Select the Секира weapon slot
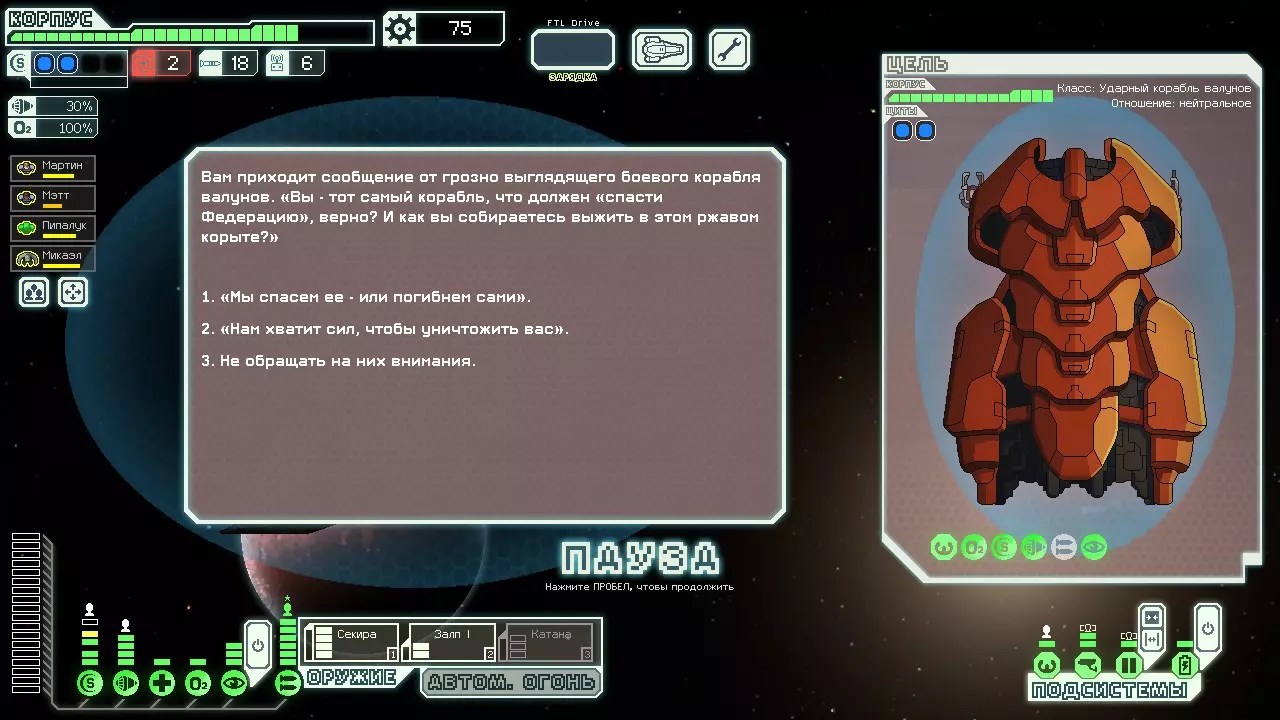This screenshot has height=720, width=1280. click(x=352, y=642)
